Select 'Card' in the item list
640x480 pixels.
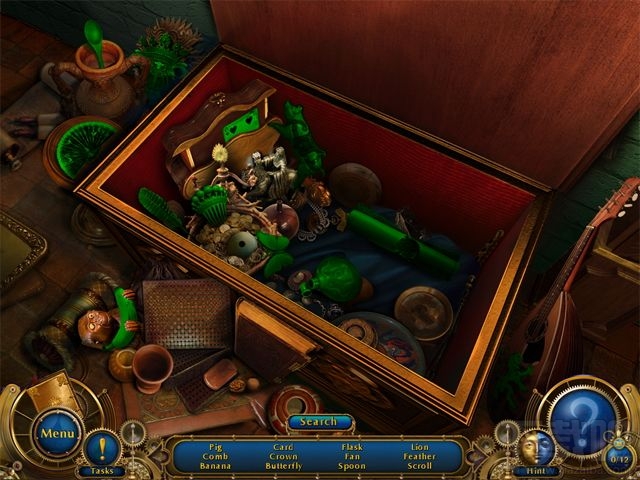point(283,446)
